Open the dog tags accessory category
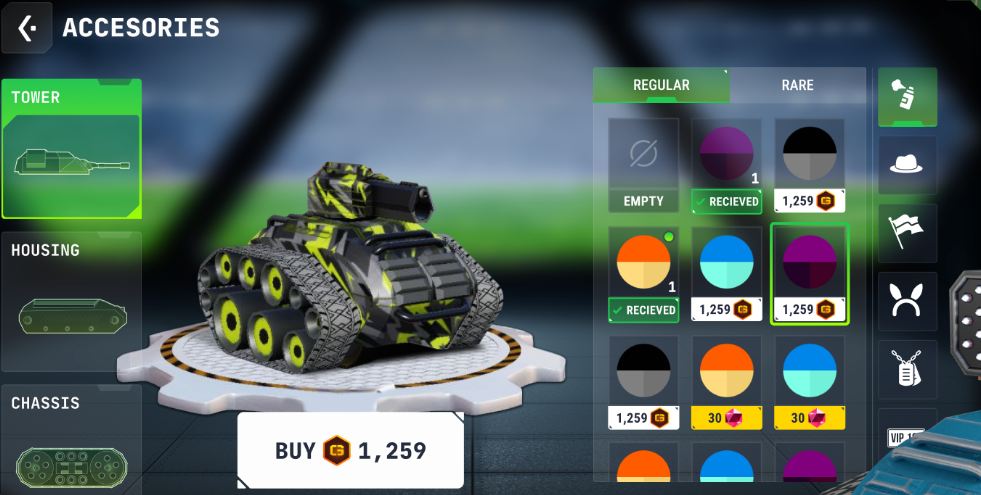Viewport: 981px width, 495px height. point(907,369)
